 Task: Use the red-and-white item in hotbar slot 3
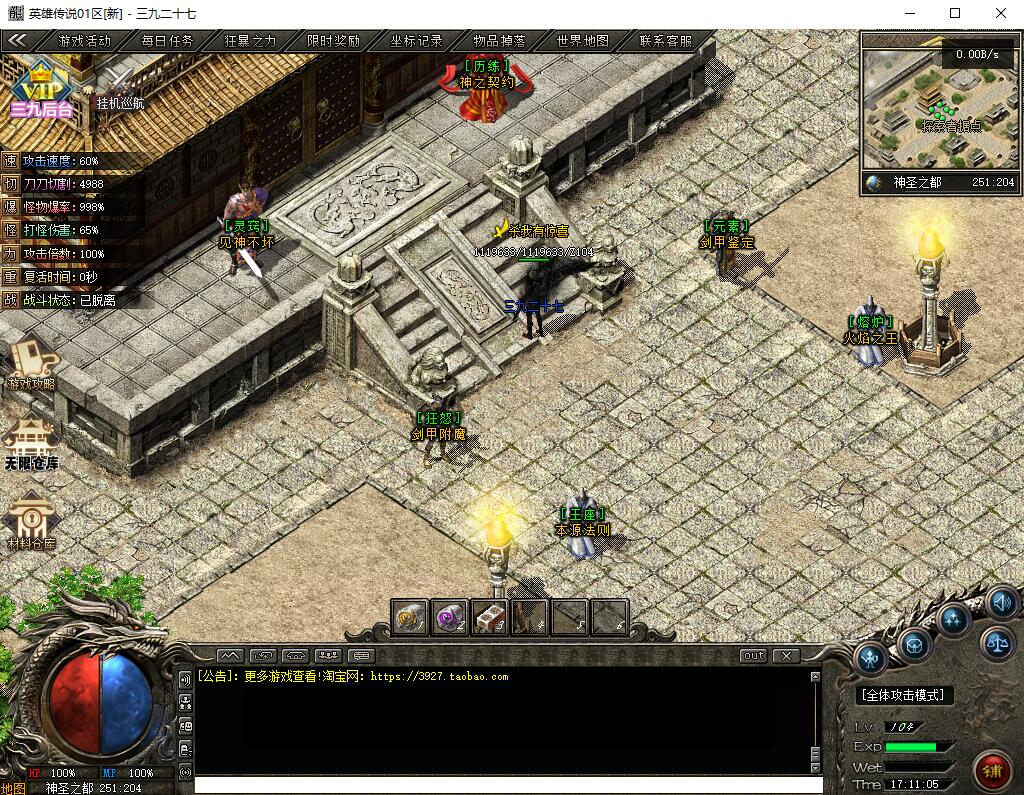tap(489, 617)
